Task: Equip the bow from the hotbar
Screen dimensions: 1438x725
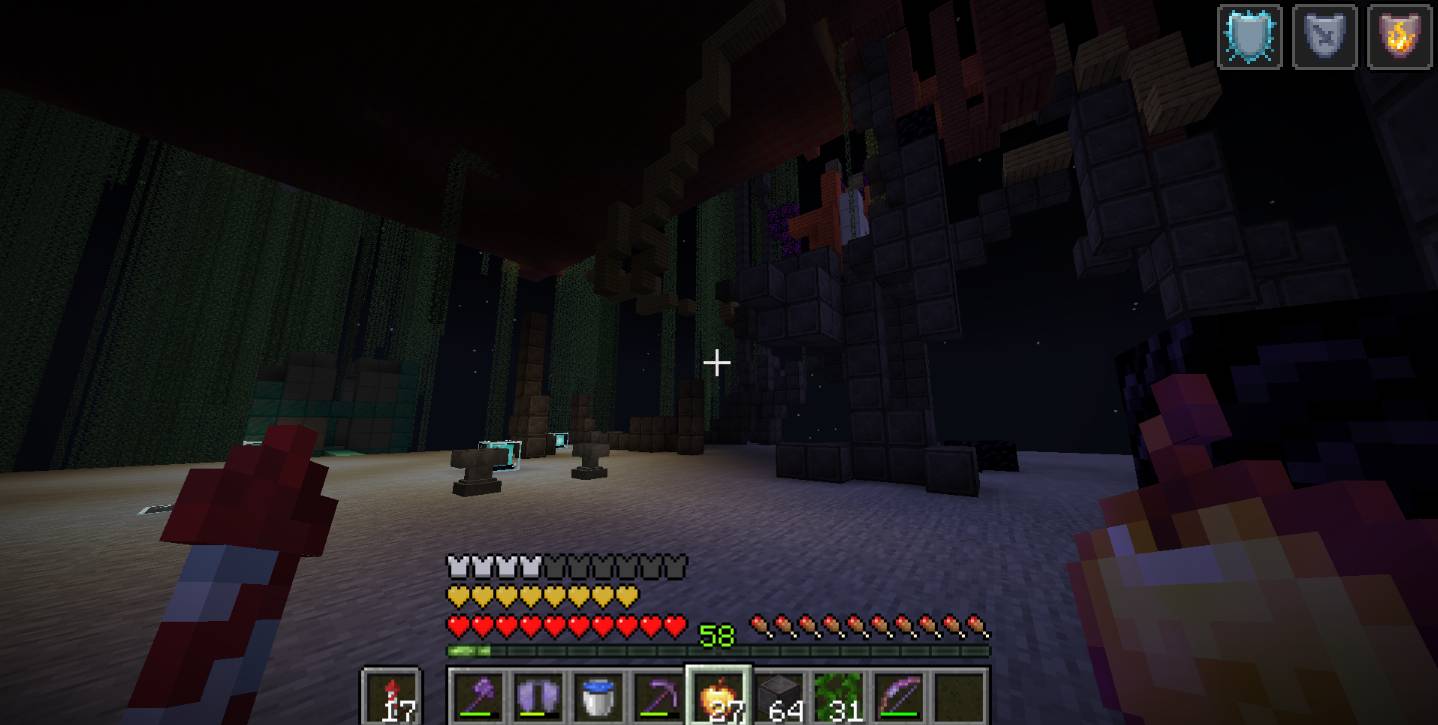Action: tap(898, 696)
